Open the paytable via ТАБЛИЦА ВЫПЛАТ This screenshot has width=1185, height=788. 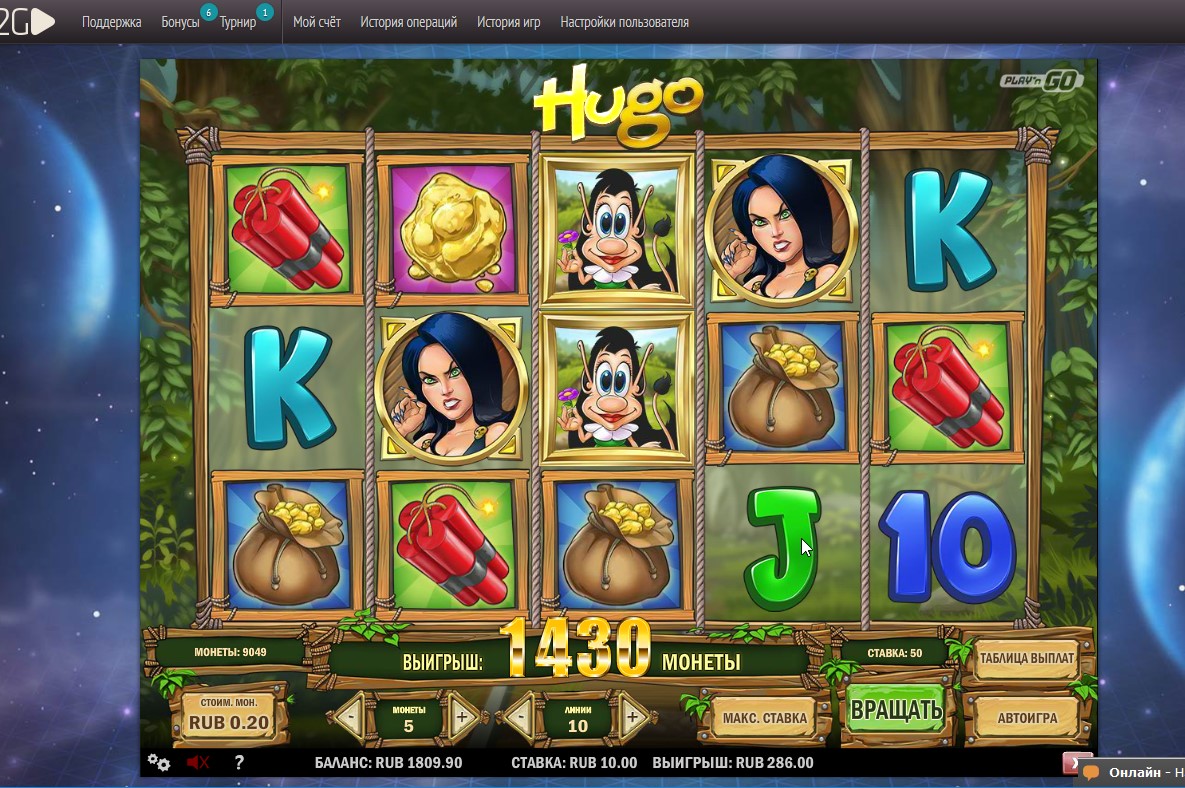click(1026, 659)
